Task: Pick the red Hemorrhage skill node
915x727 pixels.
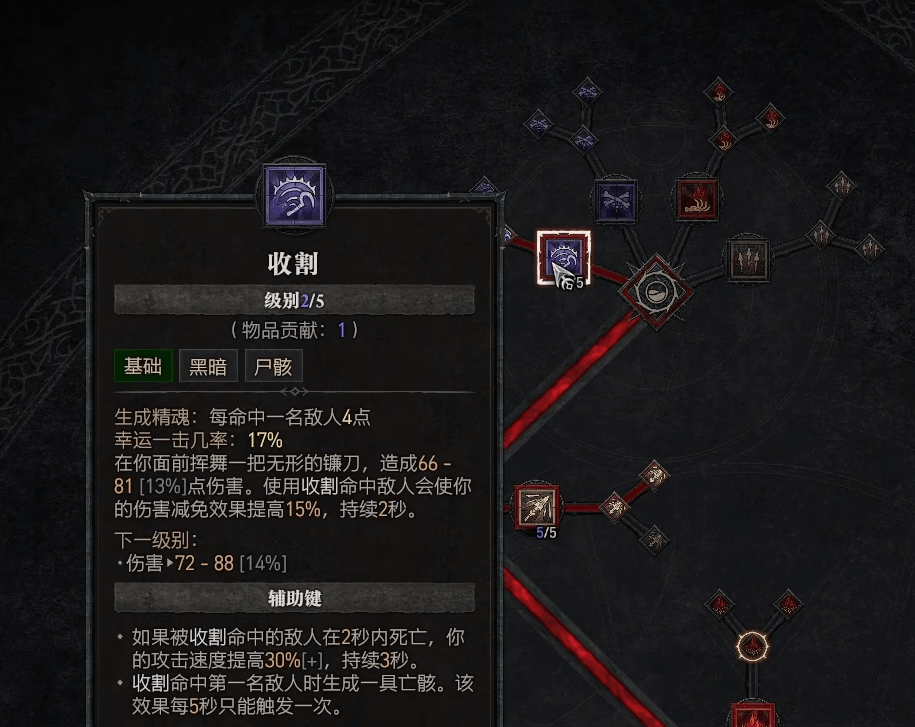Action: click(697, 199)
